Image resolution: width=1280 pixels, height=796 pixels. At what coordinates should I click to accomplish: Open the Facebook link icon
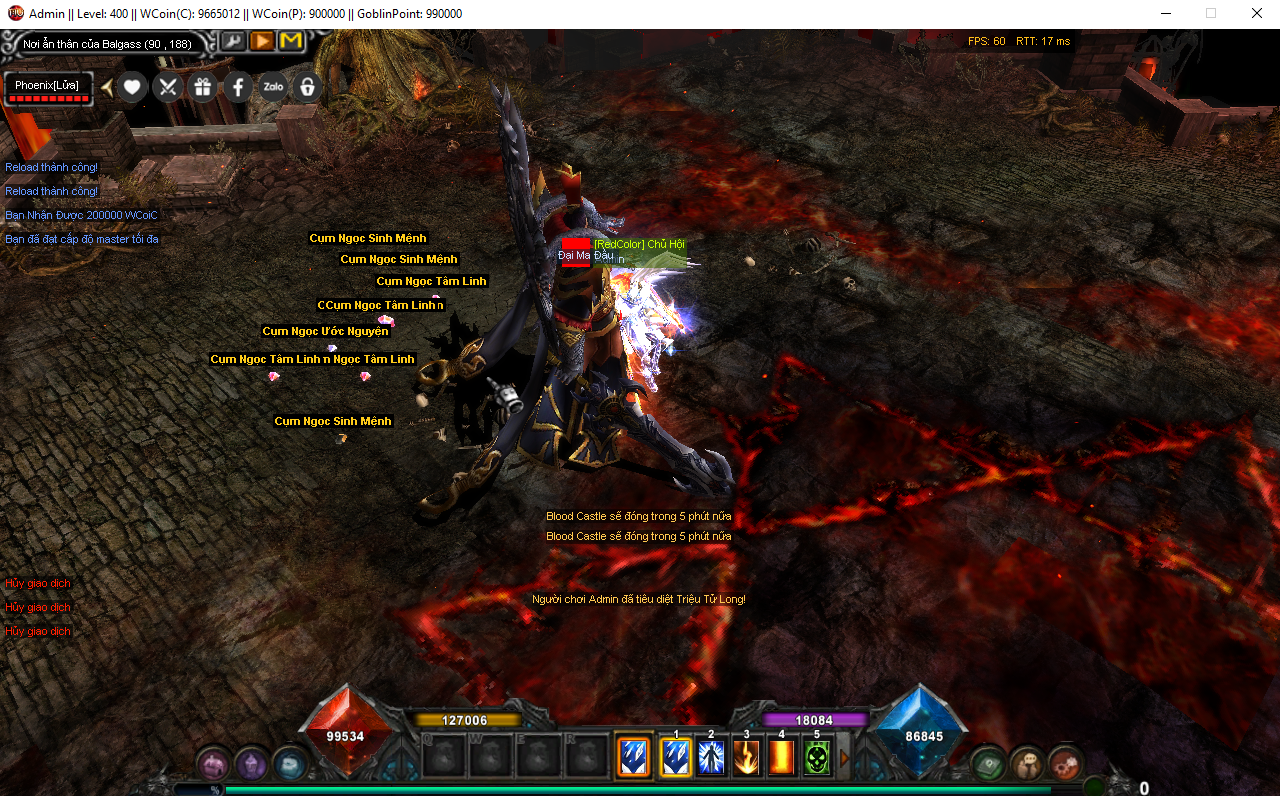(x=238, y=87)
